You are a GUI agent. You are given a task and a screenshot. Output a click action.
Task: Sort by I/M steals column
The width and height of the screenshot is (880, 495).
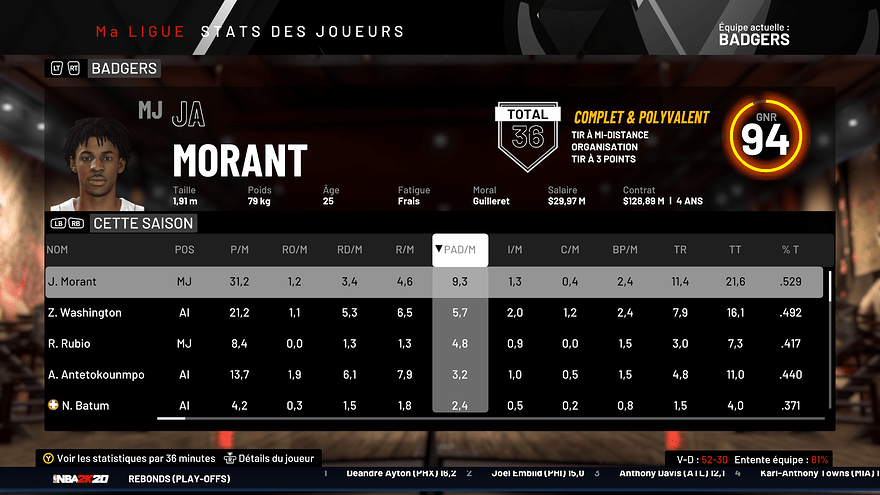pos(515,250)
